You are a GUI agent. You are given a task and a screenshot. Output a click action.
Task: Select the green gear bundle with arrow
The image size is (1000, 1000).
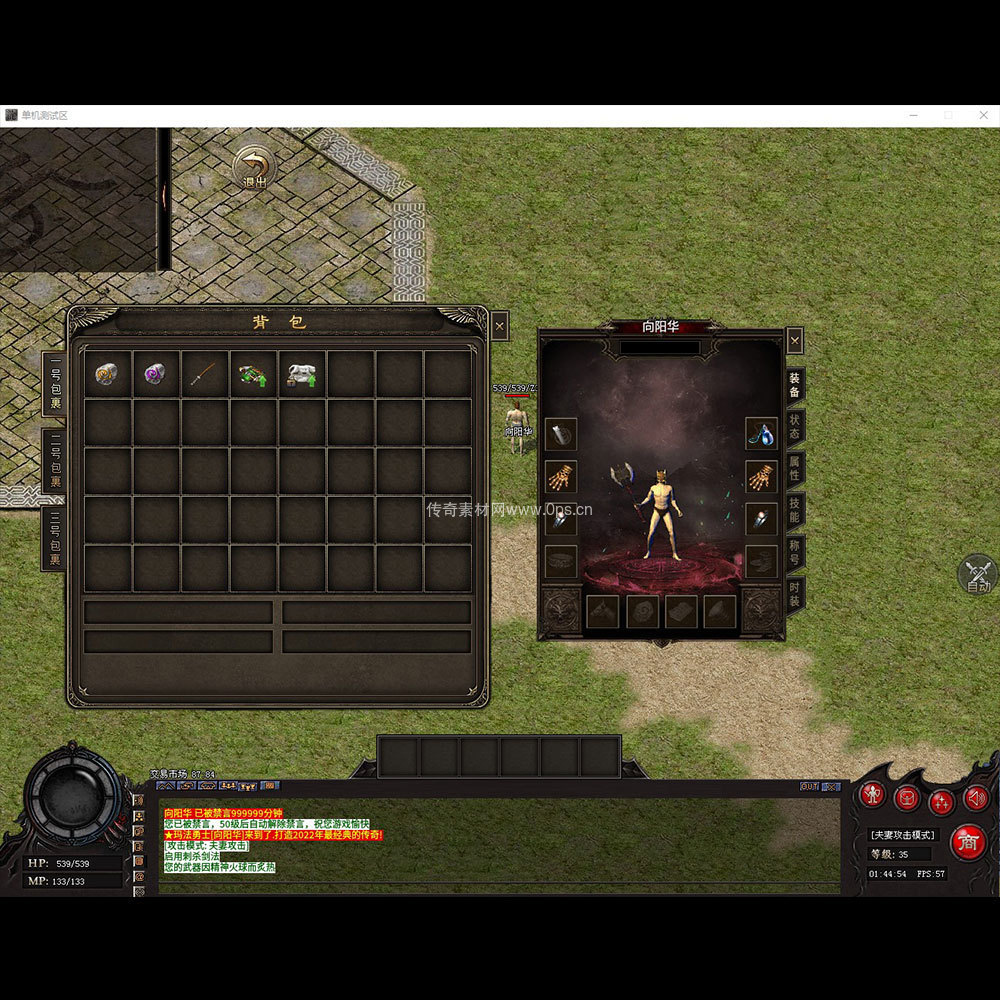click(253, 374)
